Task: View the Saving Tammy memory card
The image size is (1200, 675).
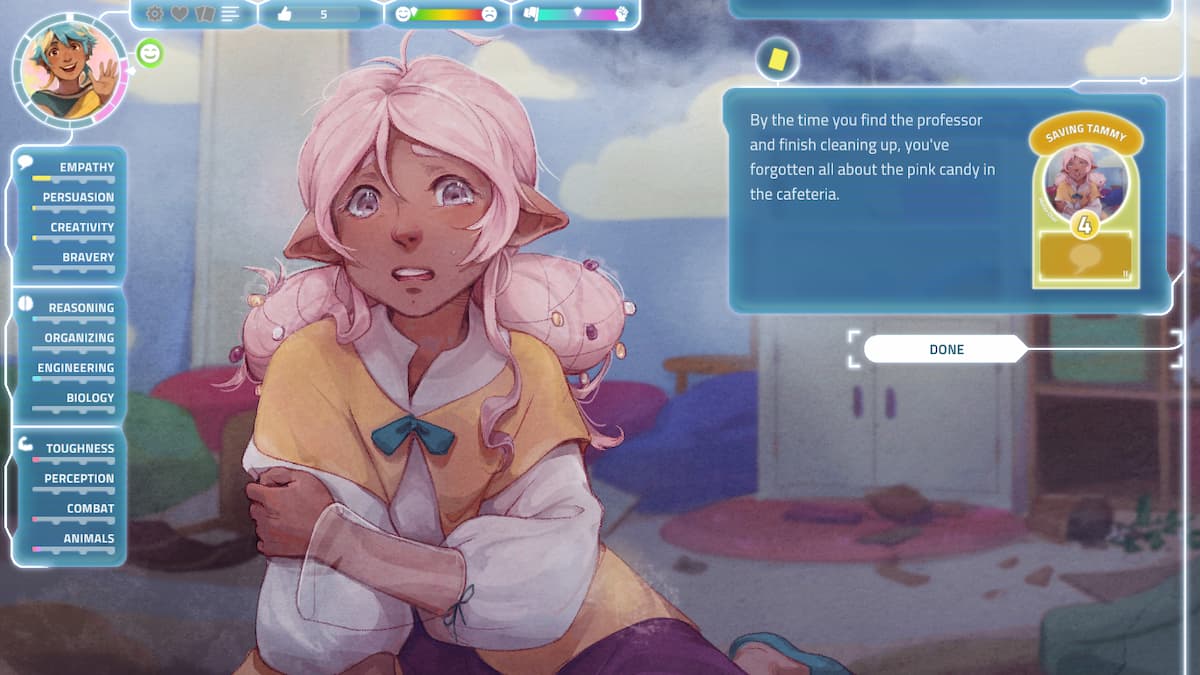Action: tap(1086, 200)
